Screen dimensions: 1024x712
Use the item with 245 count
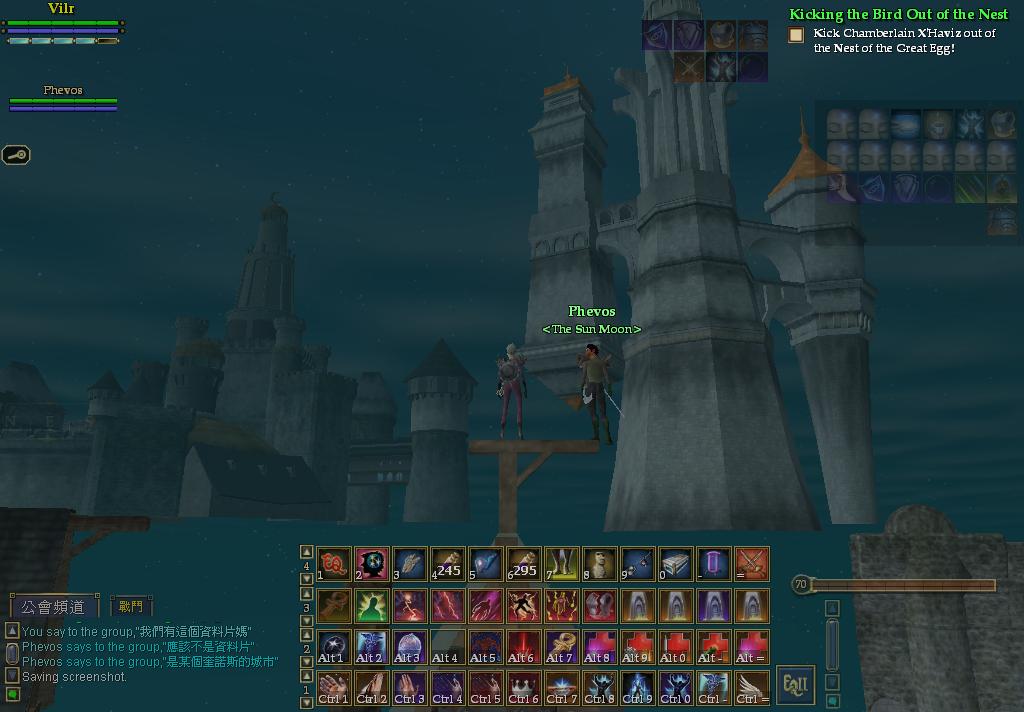pyautogui.click(x=448, y=564)
